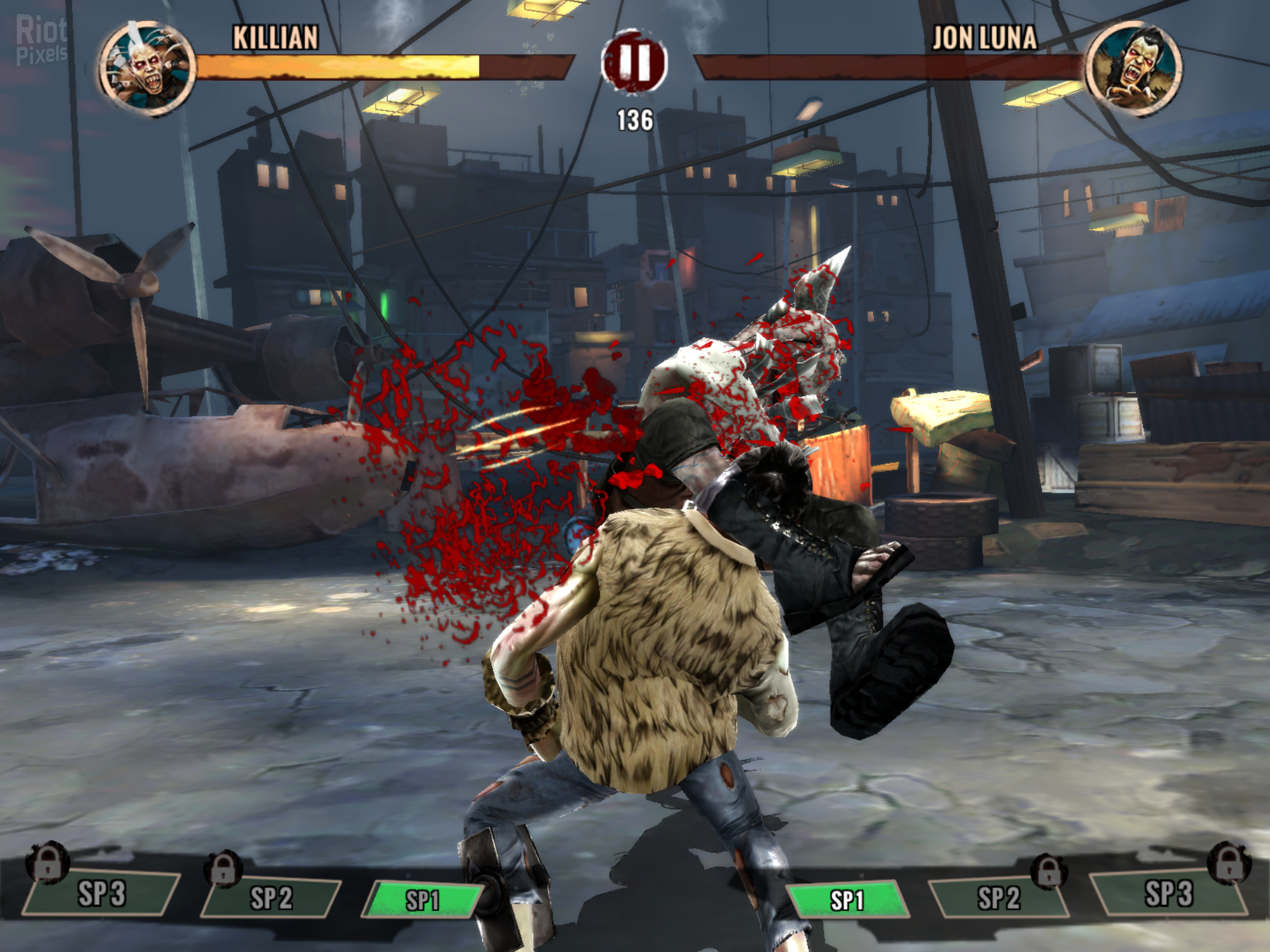Select Killian's locked SP2 special
1270x952 pixels.
(271, 897)
